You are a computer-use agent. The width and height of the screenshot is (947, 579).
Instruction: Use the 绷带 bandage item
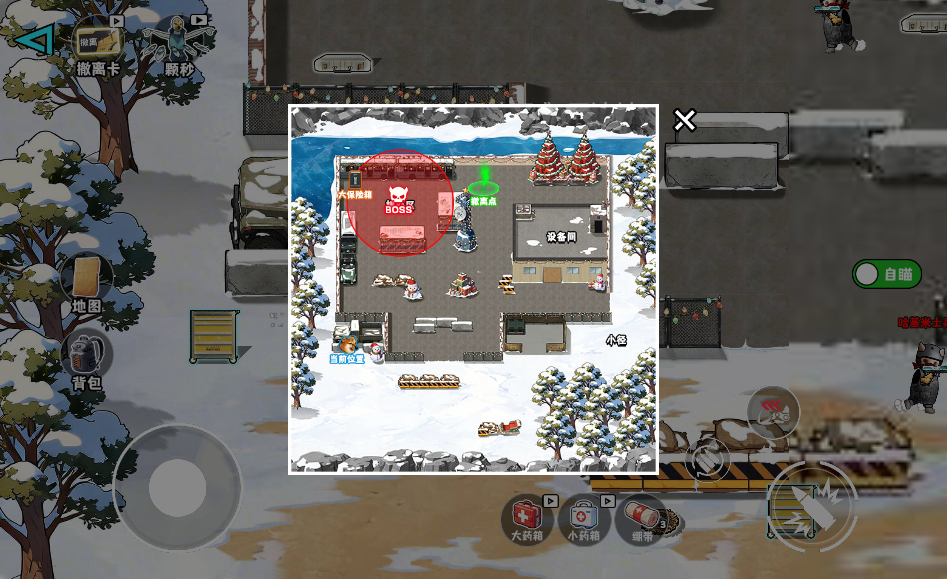[643, 517]
